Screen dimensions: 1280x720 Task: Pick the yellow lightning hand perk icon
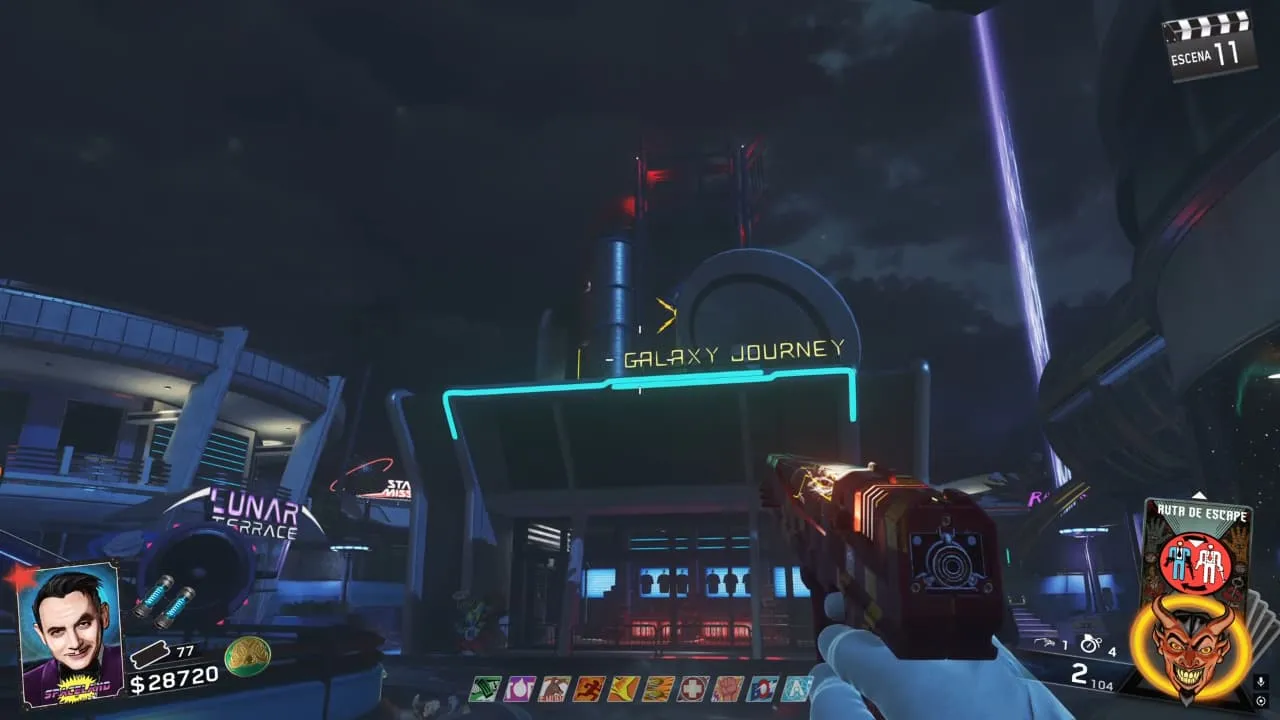click(623, 688)
